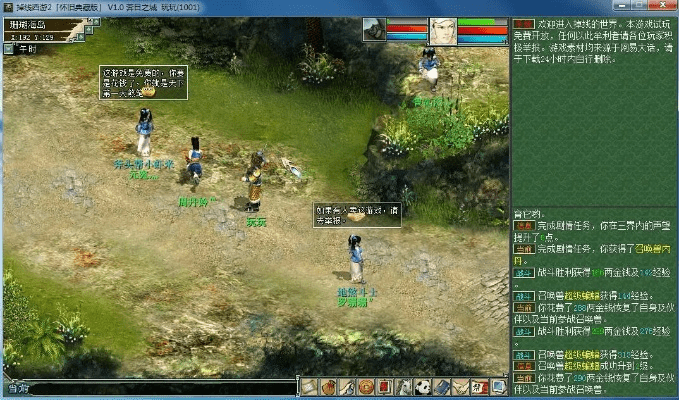679x400 pixels.
Task: Select the gold coin icon in the toolbar
Action: click(x=365, y=387)
